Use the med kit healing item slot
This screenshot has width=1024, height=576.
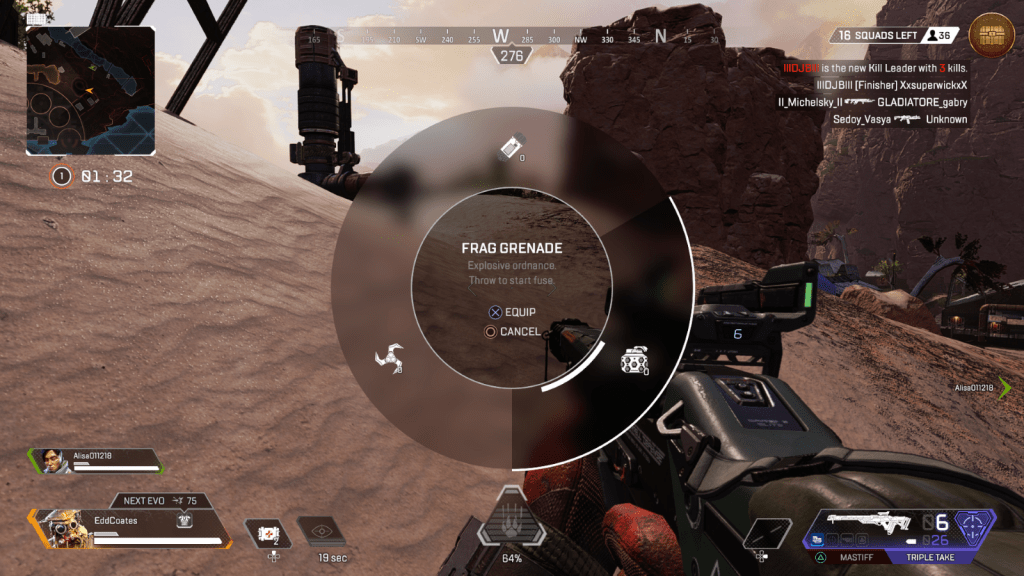(x=269, y=533)
